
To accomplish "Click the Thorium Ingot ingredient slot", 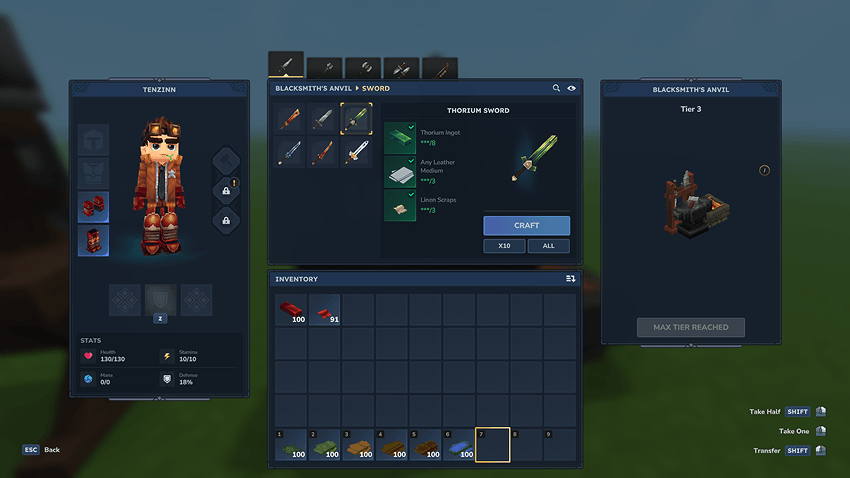I will coord(400,138).
